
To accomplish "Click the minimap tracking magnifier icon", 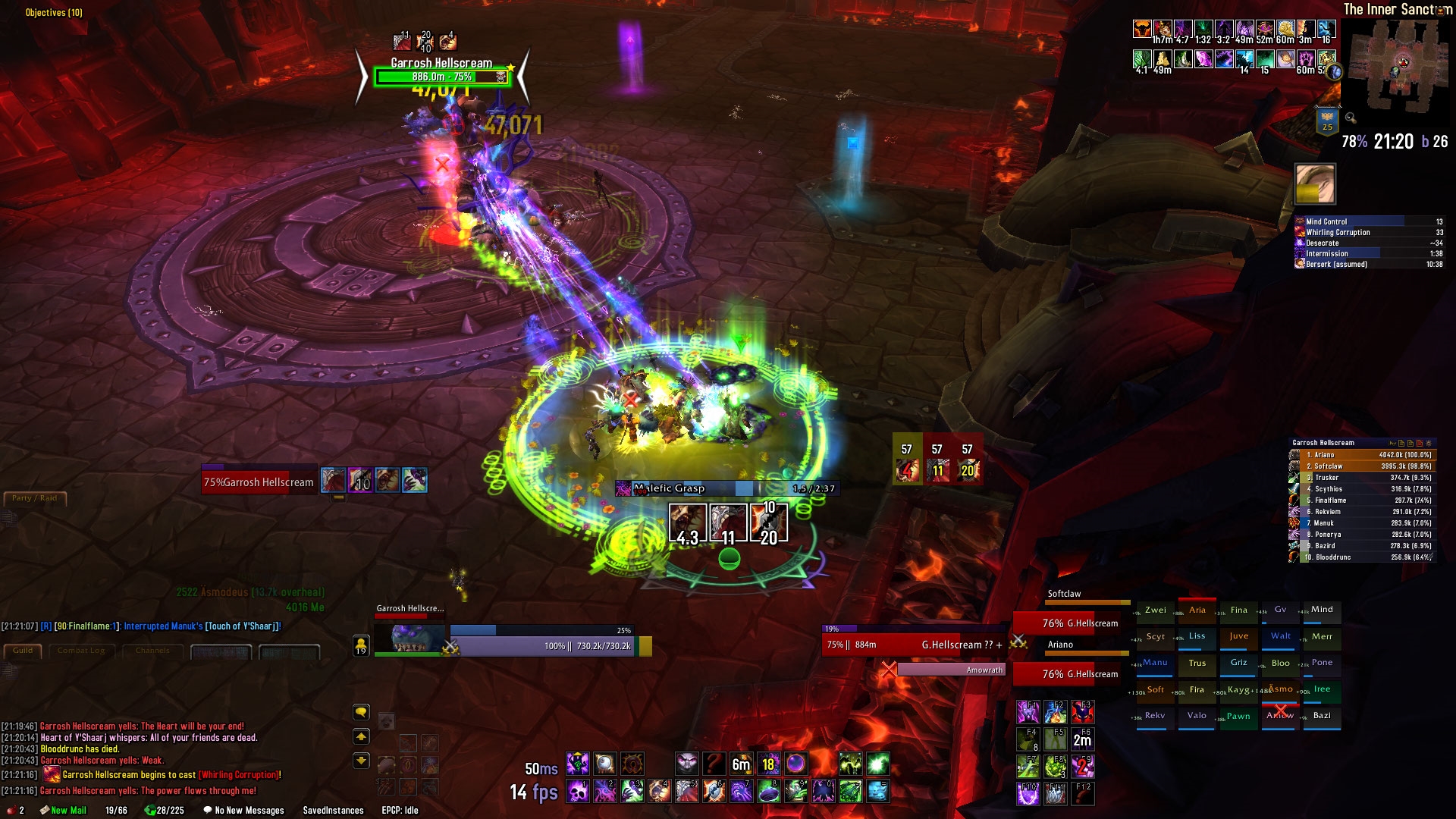I will pyautogui.click(x=1351, y=118).
